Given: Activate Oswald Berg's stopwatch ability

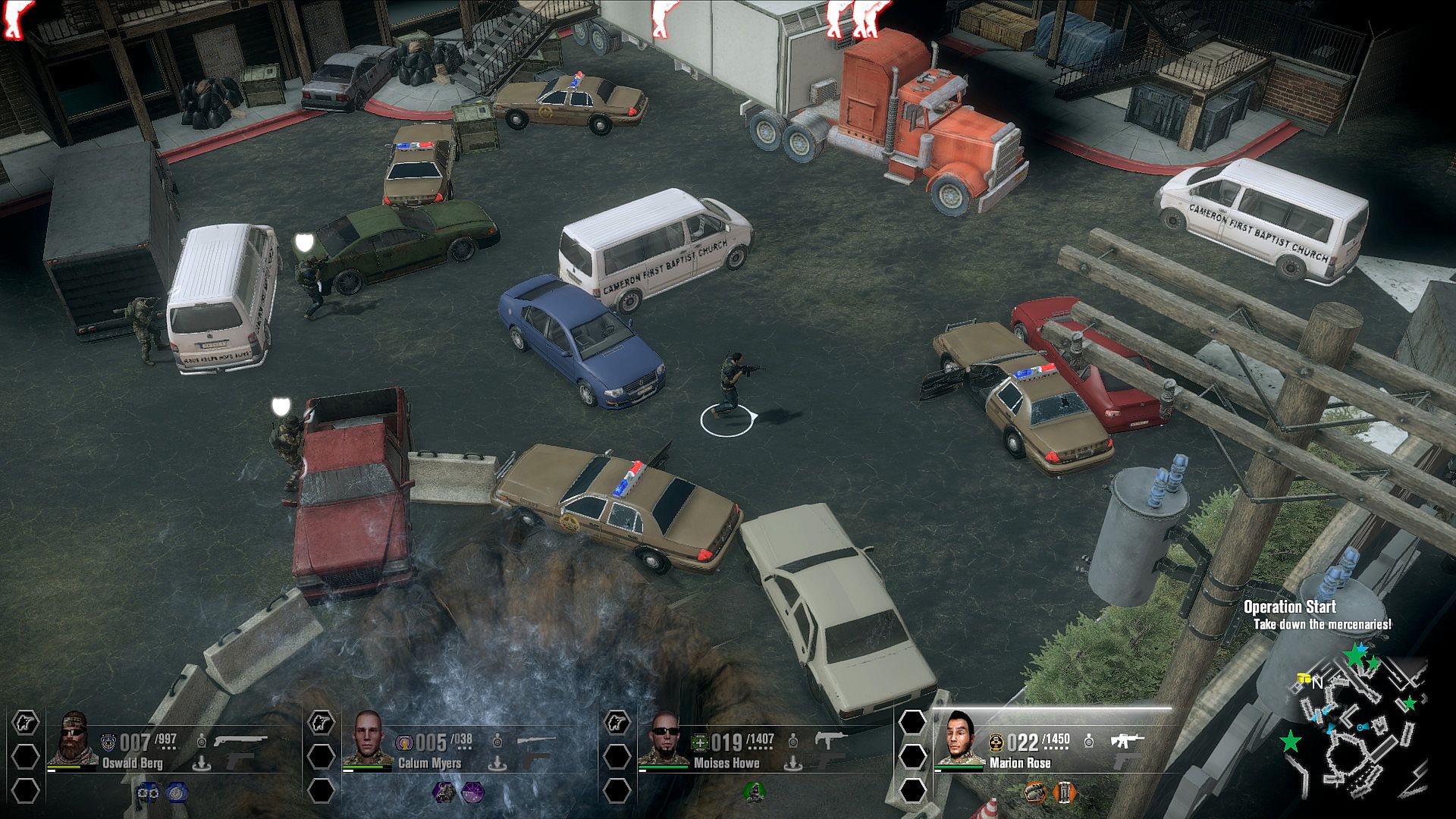Looking at the screenshot, I should [x=176, y=792].
